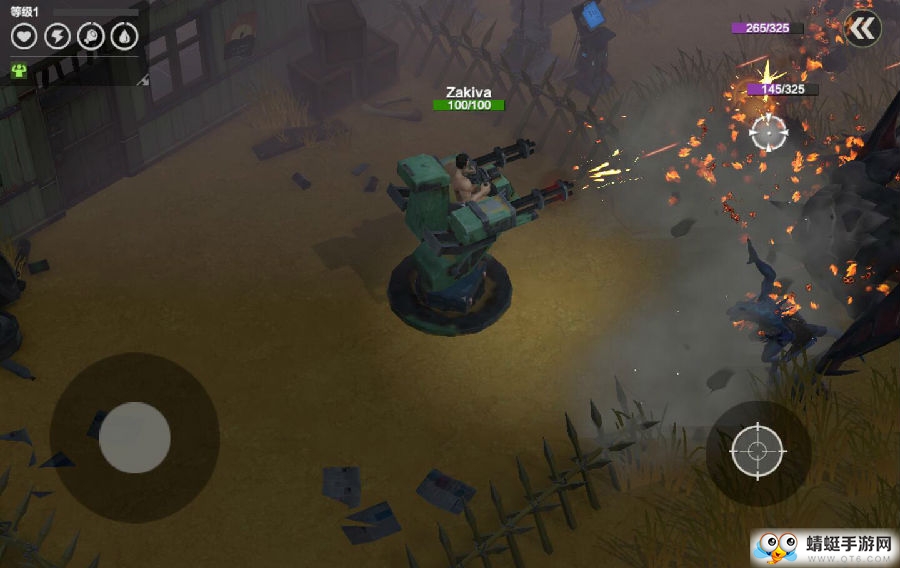Select the meat drumstick hunger icon
900x568 pixels.
[x=90, y=37]
